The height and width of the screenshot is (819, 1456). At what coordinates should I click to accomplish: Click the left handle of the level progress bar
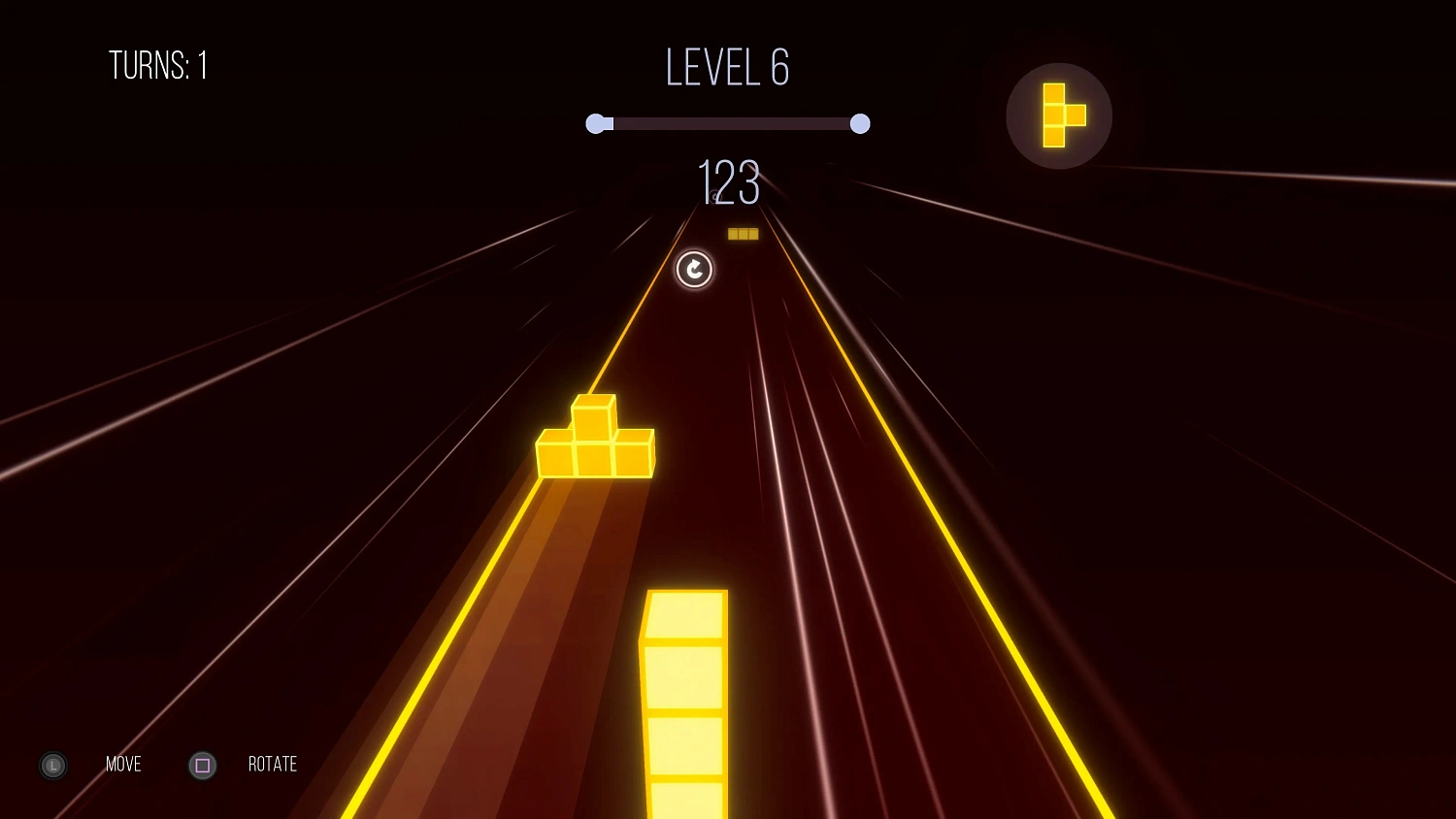[597, 123]
